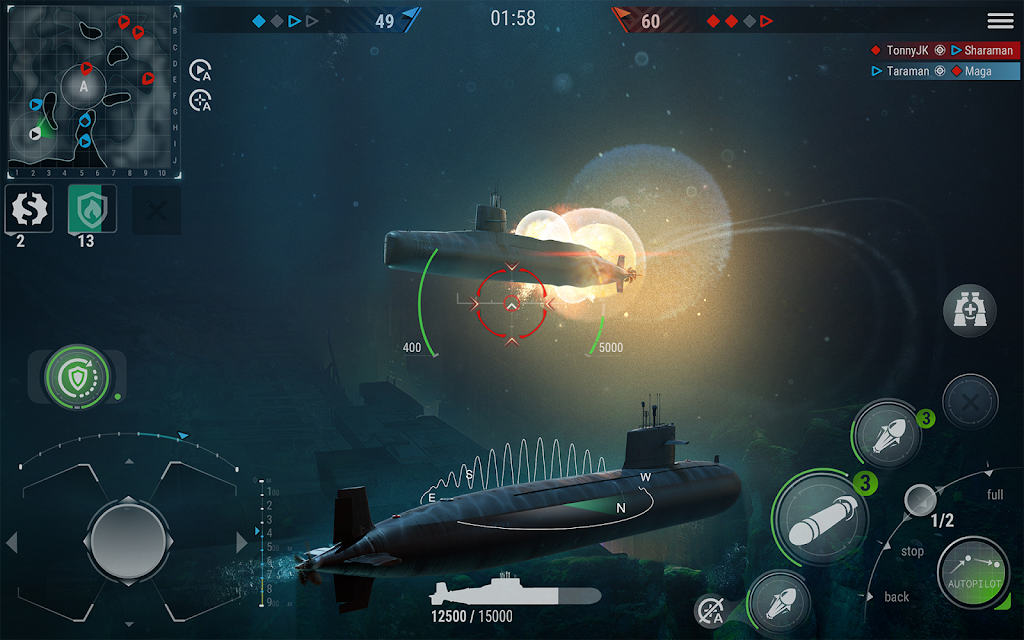
Task: Steer right with the right arrow
Action: (x=241, y=543)
